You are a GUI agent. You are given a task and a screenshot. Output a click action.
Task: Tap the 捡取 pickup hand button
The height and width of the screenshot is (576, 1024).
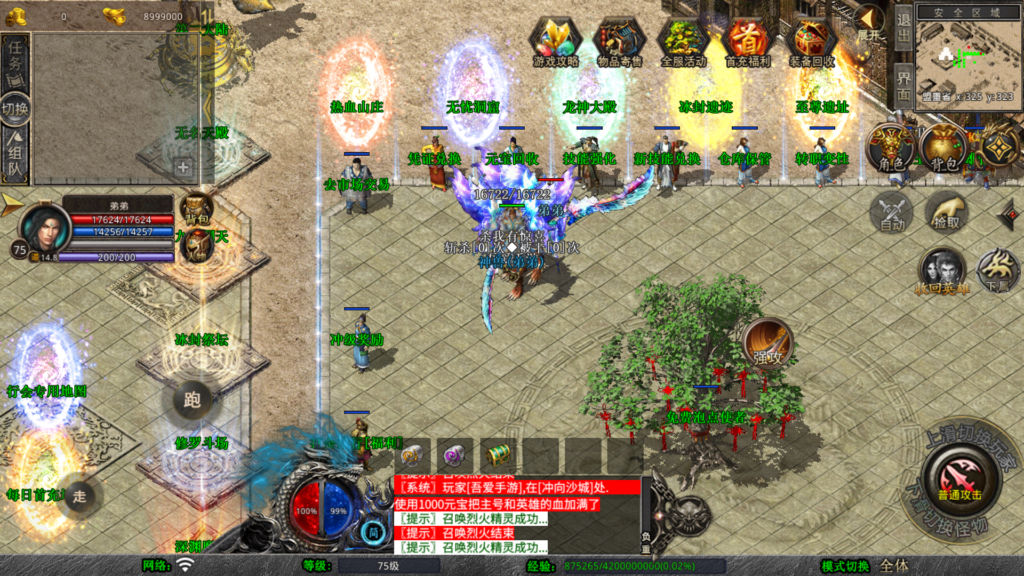click(945, 211)
